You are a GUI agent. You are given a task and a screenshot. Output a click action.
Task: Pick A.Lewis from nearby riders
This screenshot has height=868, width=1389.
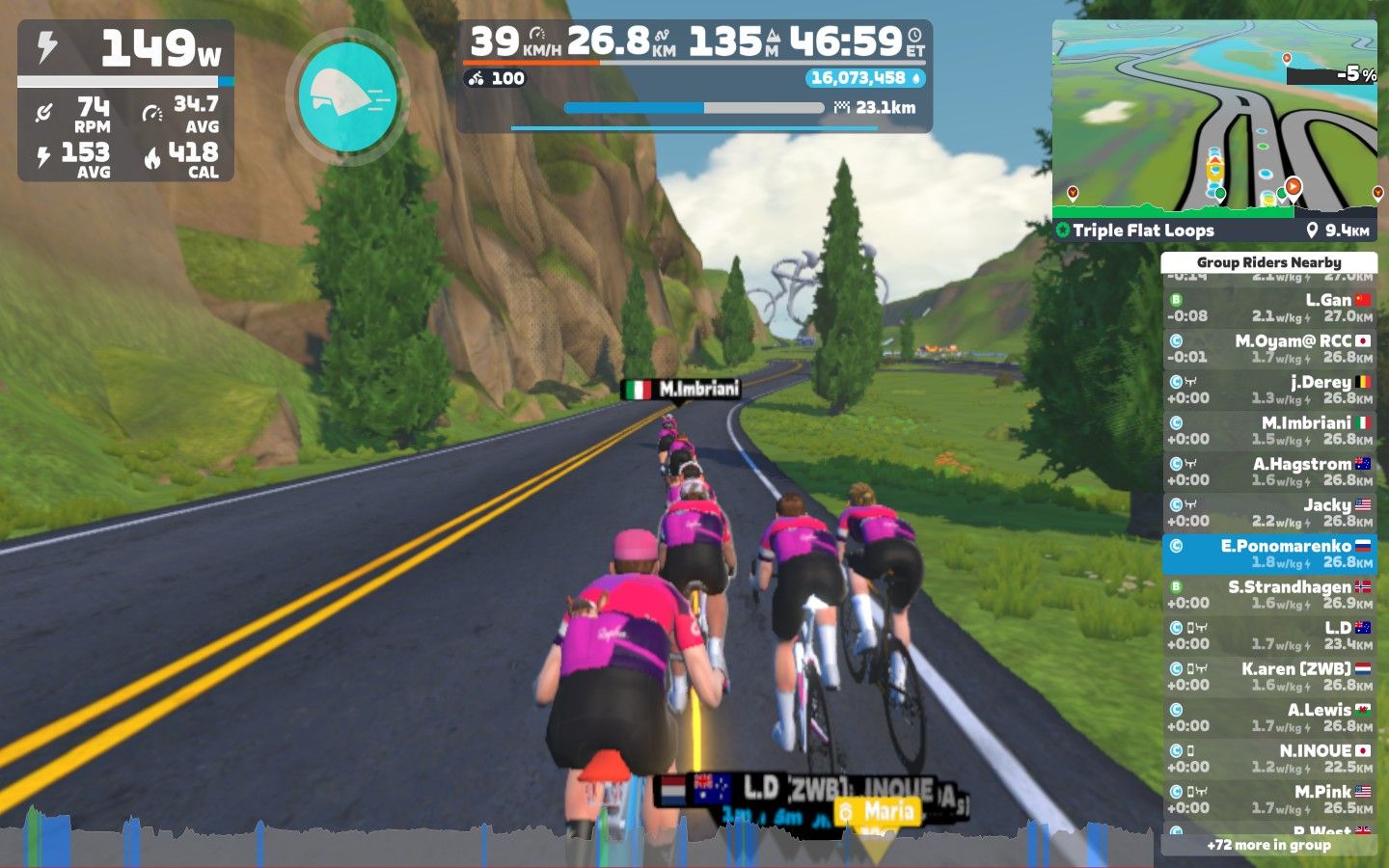pyautogui.click(x=1268, y=718)
